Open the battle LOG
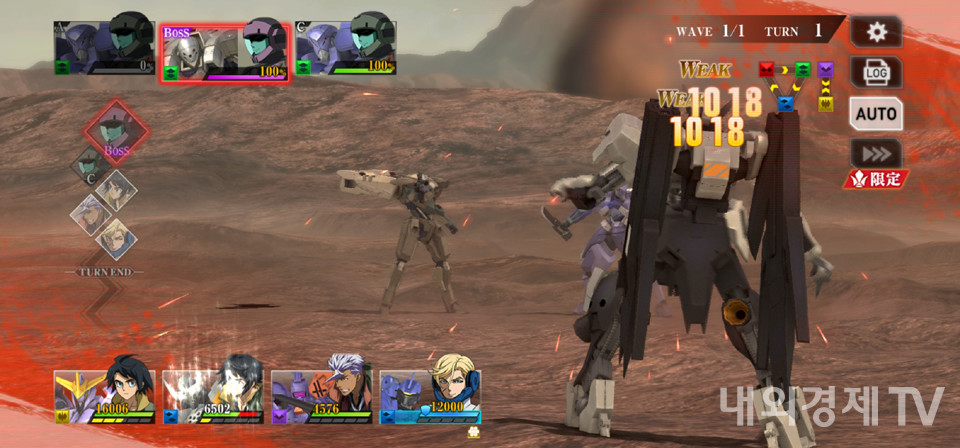The width and height of the screenshot is (960, 448). pos(877,73)
